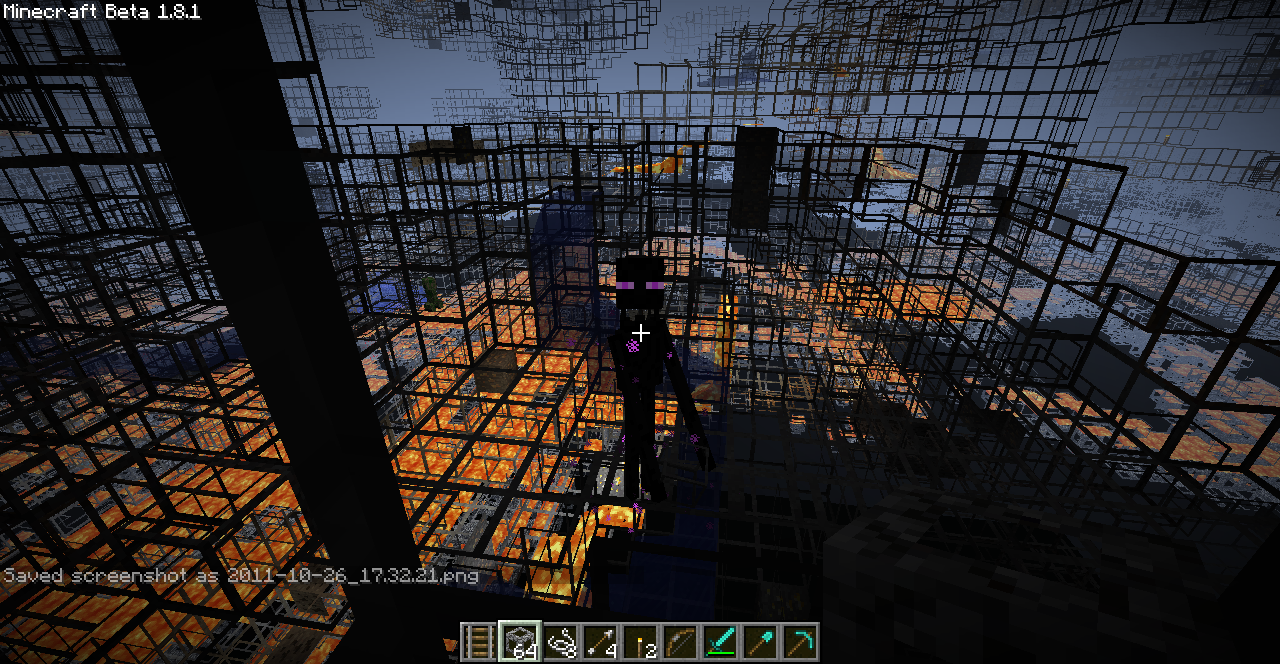Pick the torch hotbar slot
This screenshot has height=664, width=1280.
[640, 641]
